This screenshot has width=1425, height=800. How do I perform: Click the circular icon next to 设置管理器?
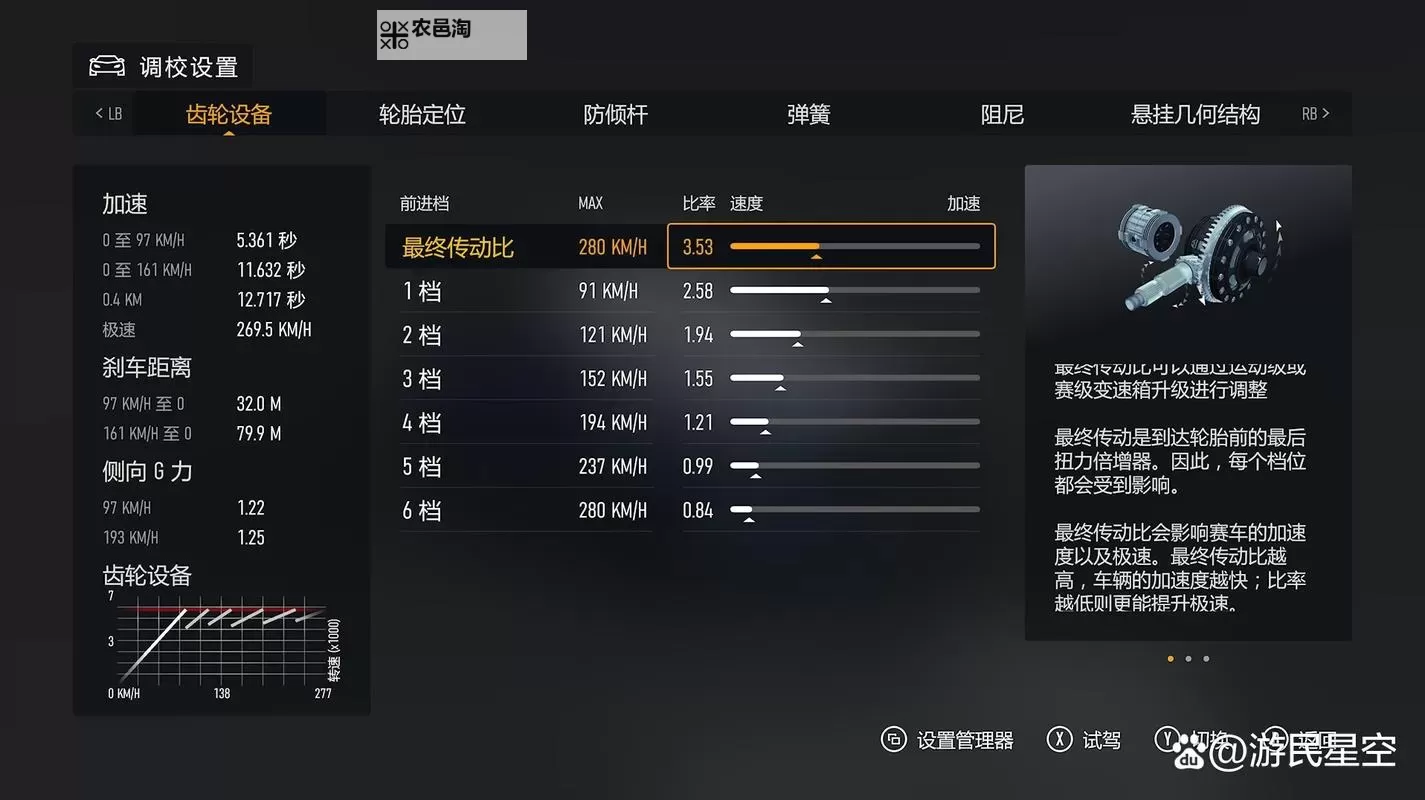[x=893, y=740]
